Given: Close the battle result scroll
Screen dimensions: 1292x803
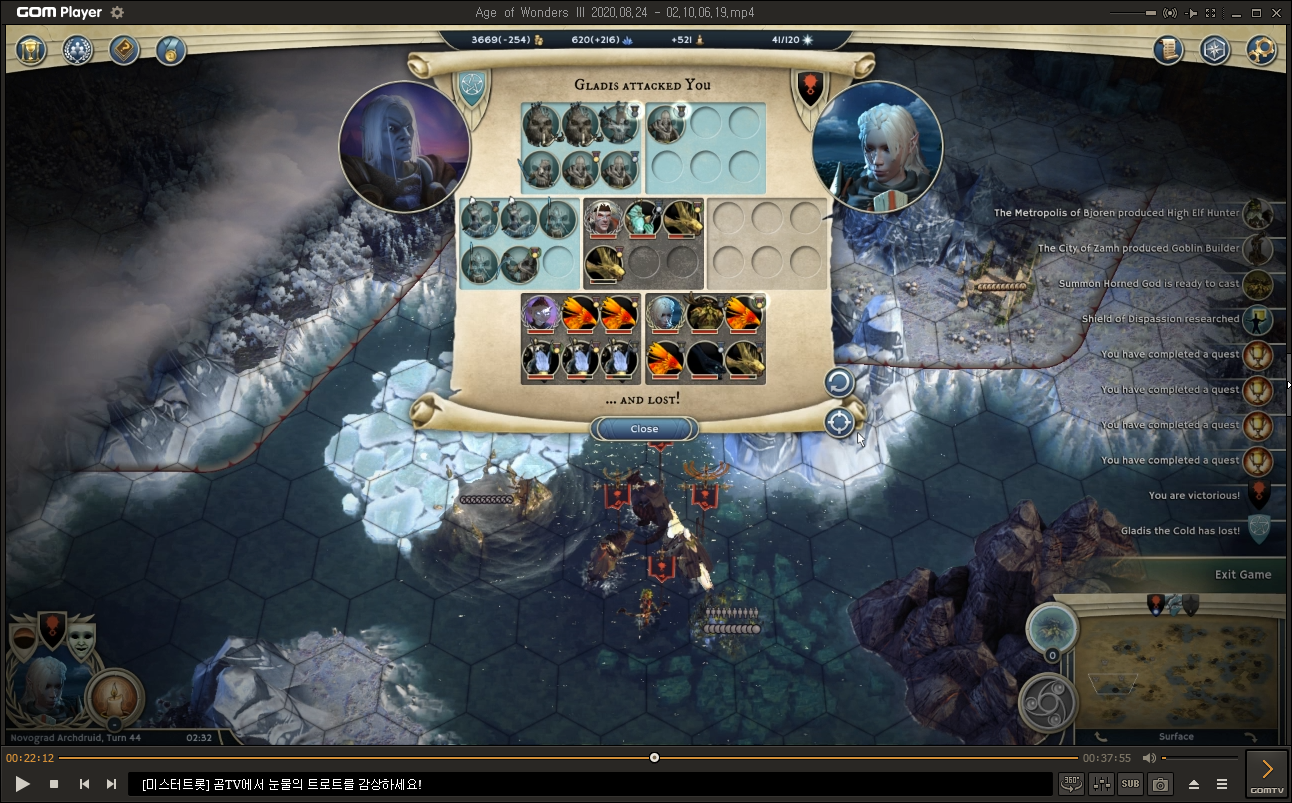Looking at the screenshot, I should 644,429.
